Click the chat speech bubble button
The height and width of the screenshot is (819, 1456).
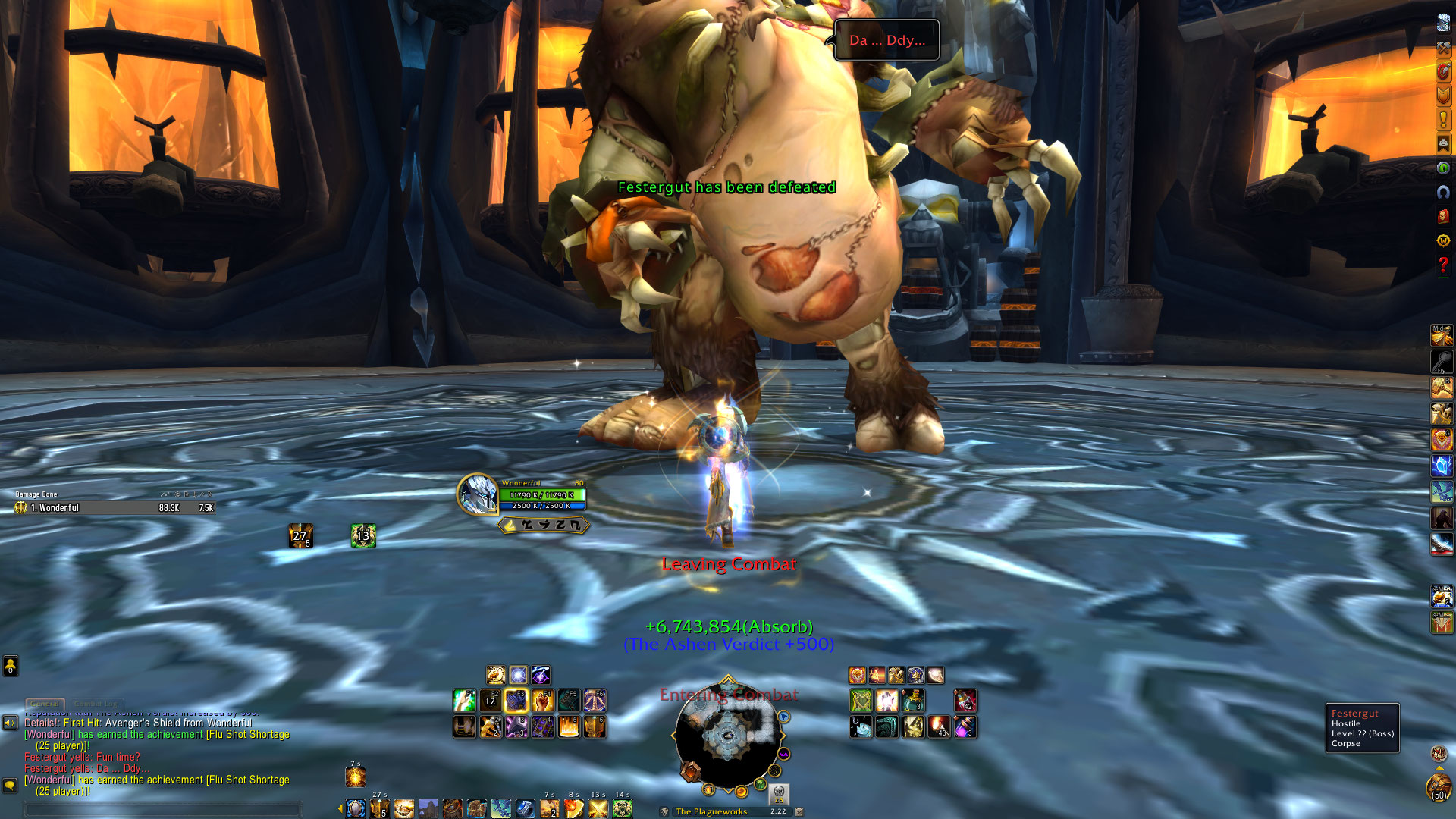[x=10, y=786]
